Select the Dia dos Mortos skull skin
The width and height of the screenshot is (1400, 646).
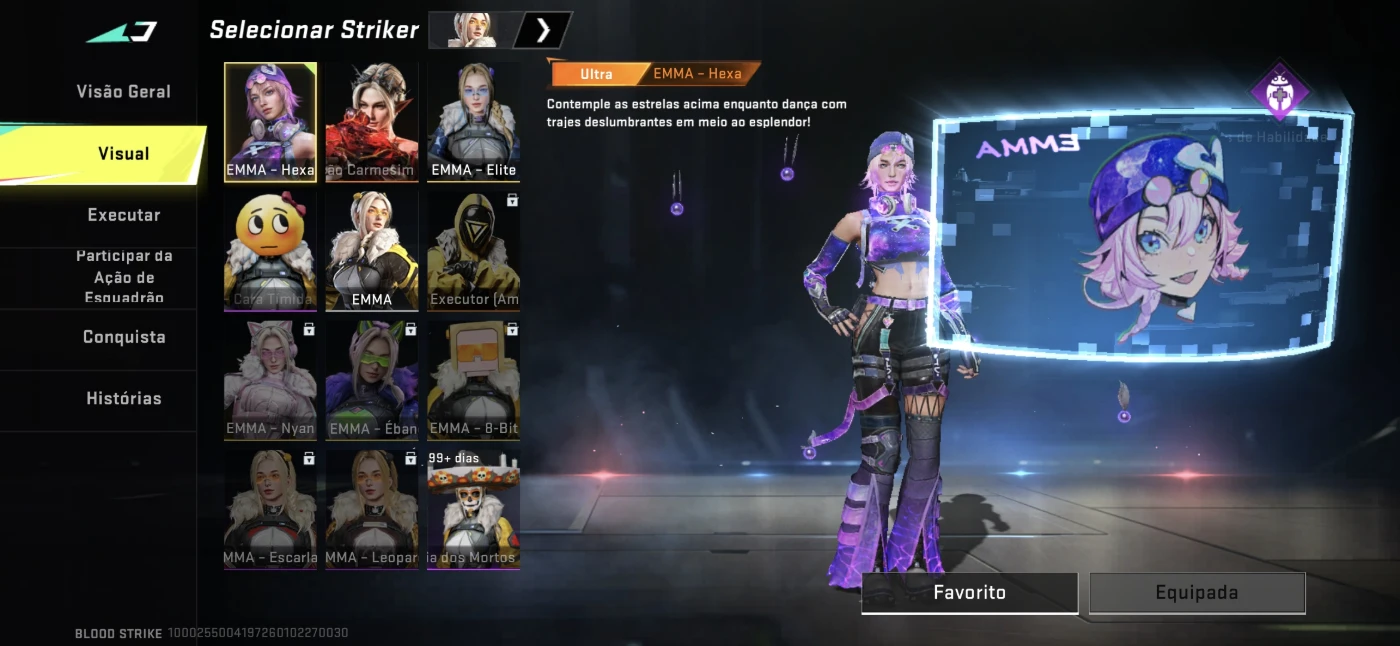coord(473,509)
